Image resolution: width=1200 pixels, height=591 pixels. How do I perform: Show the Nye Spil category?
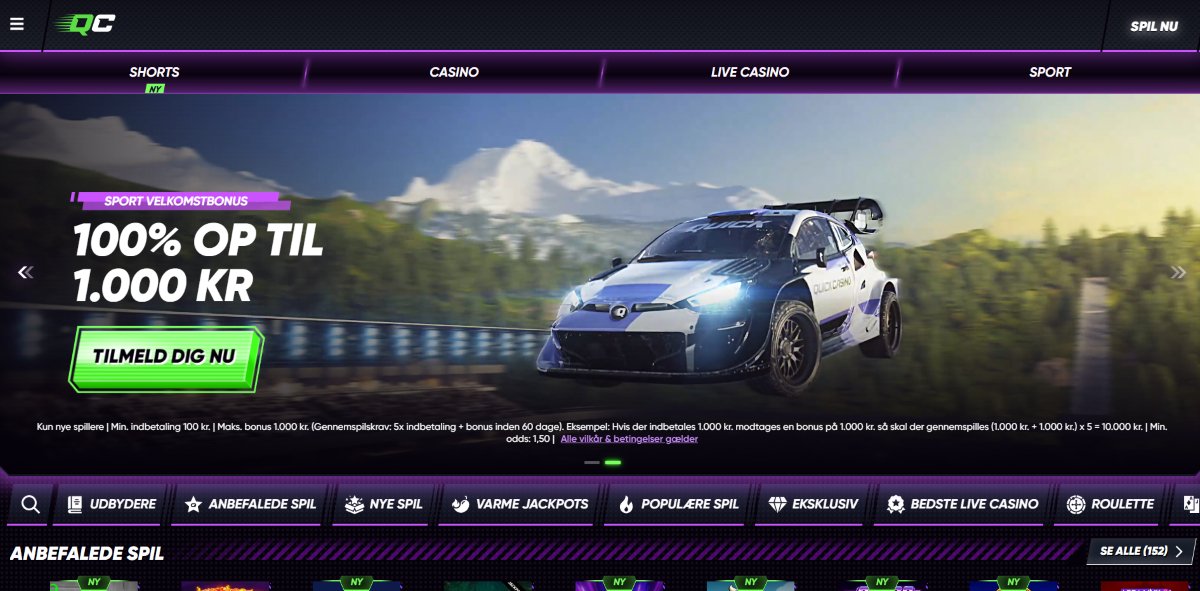point(384,504)
